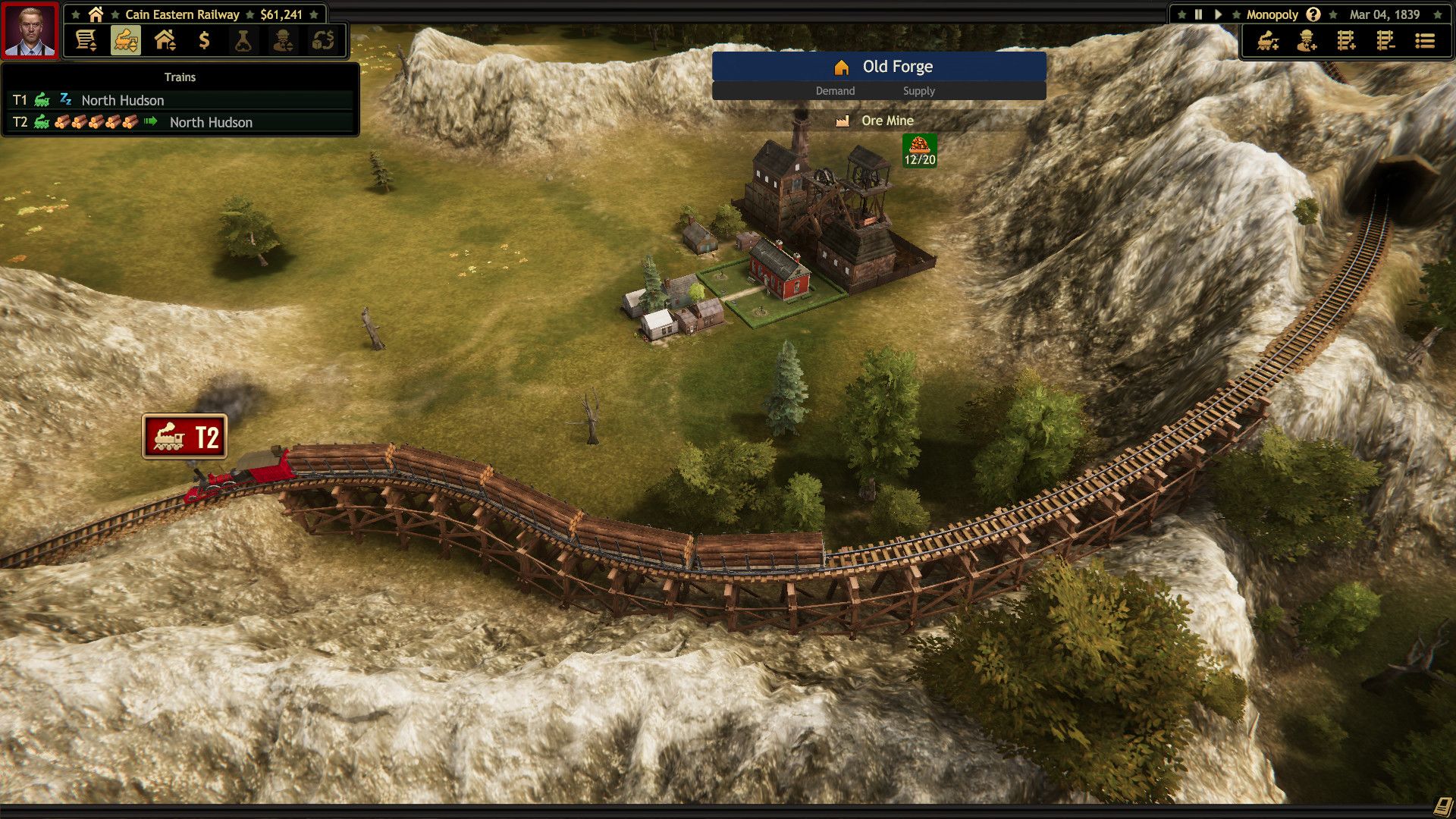Click the player portrait in the corner
The width and height of the screenshot is (1456, 819).
[x=30, y=30]
